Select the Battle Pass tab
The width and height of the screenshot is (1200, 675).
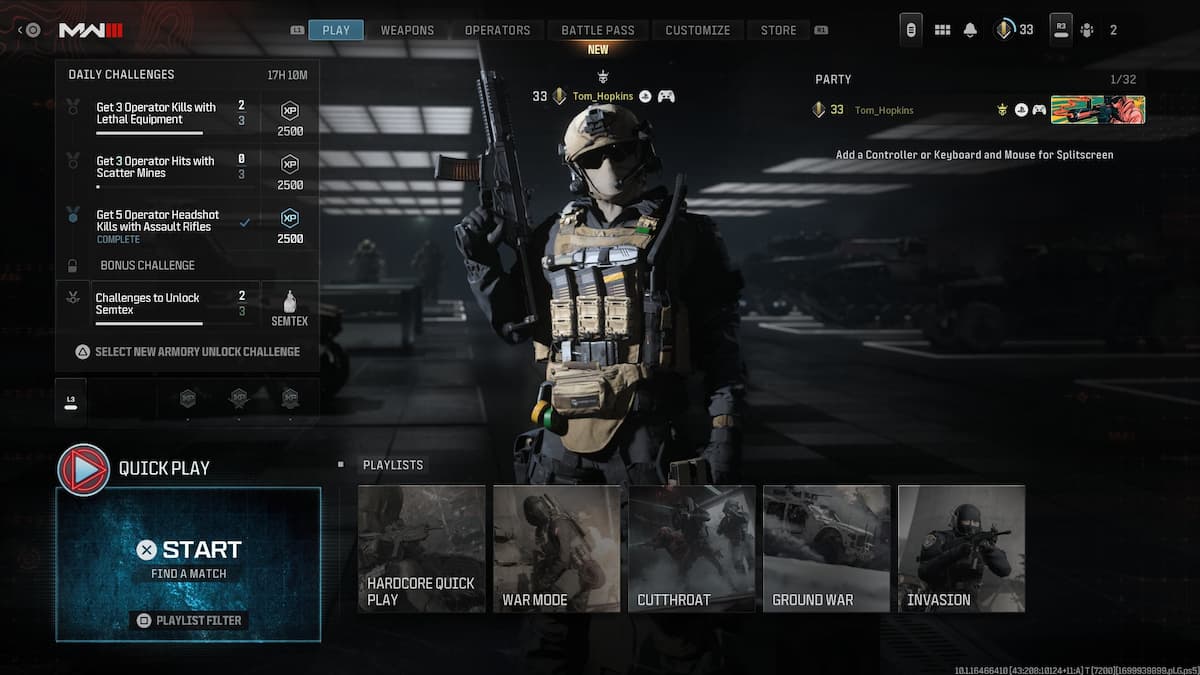[598, 30]
